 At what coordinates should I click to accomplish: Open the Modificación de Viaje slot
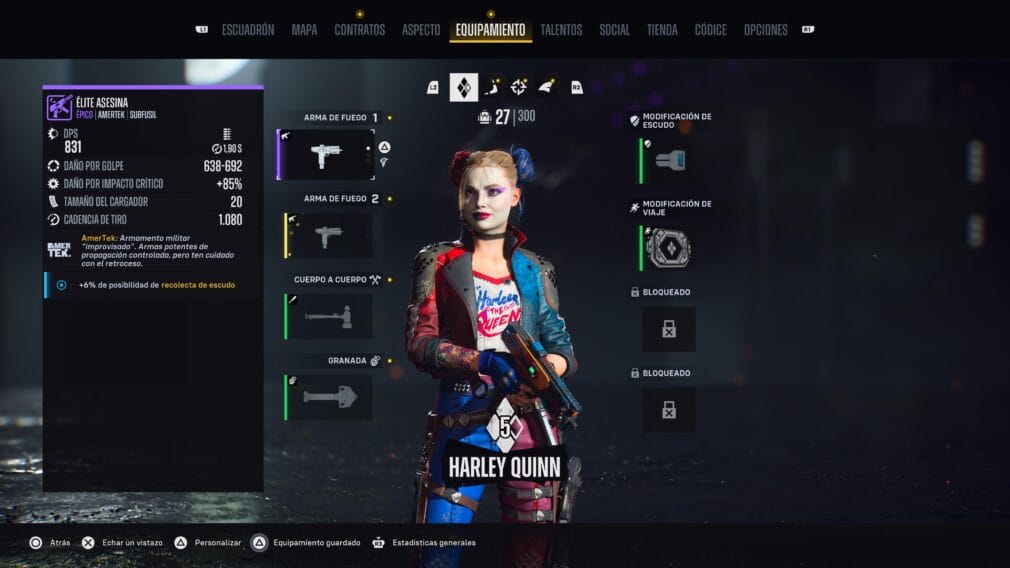point(669,248)
